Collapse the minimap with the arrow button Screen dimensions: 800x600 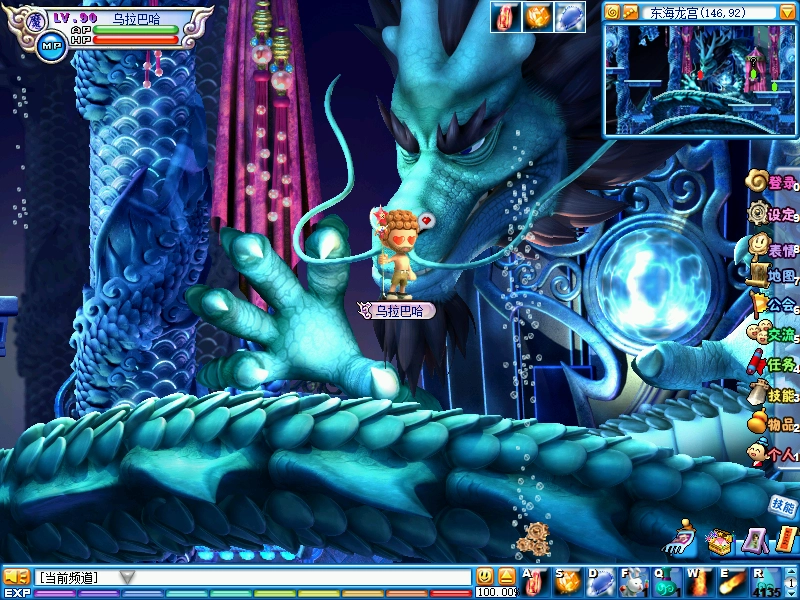click(x=788, y=13)
